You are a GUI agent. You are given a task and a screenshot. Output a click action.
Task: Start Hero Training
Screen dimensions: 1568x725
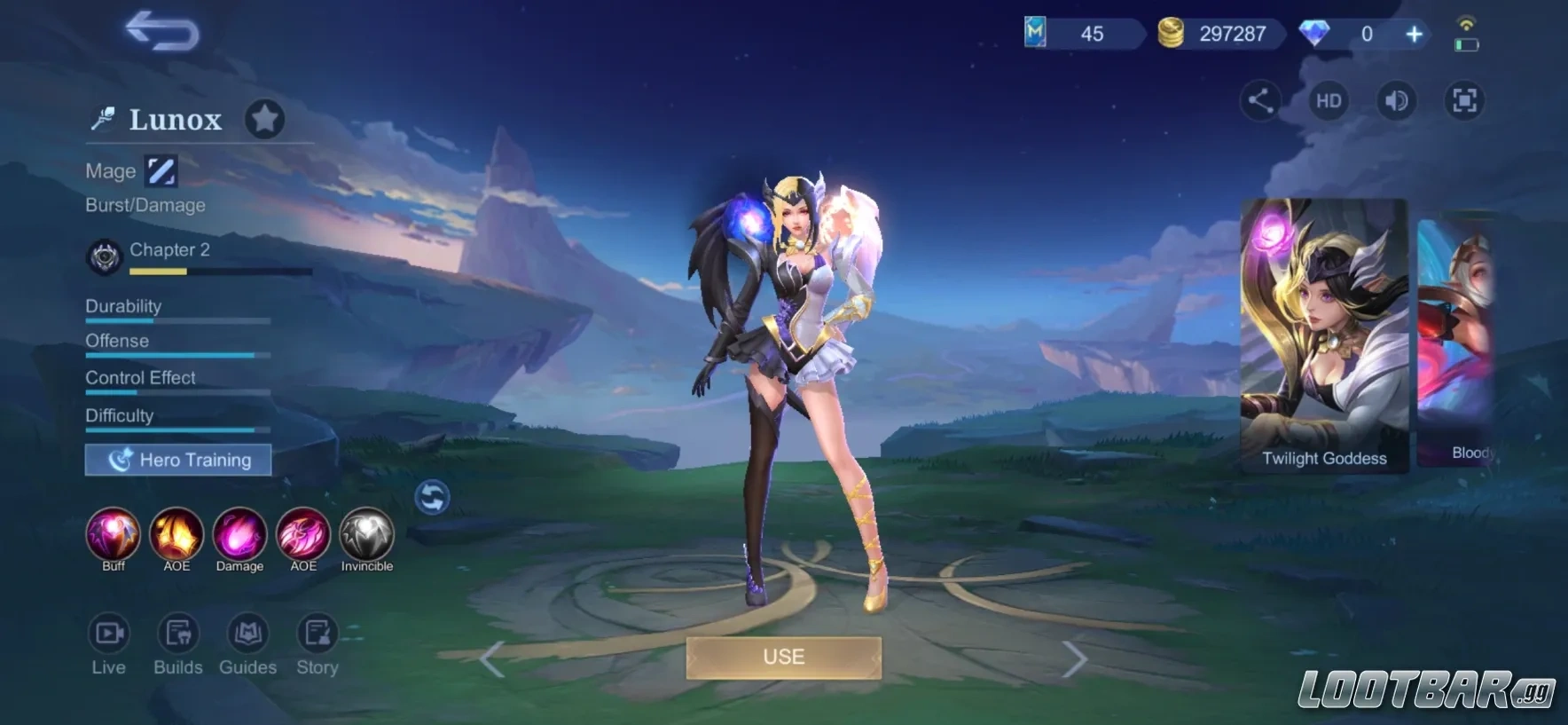pyautogui.click(x=177, y=460)
